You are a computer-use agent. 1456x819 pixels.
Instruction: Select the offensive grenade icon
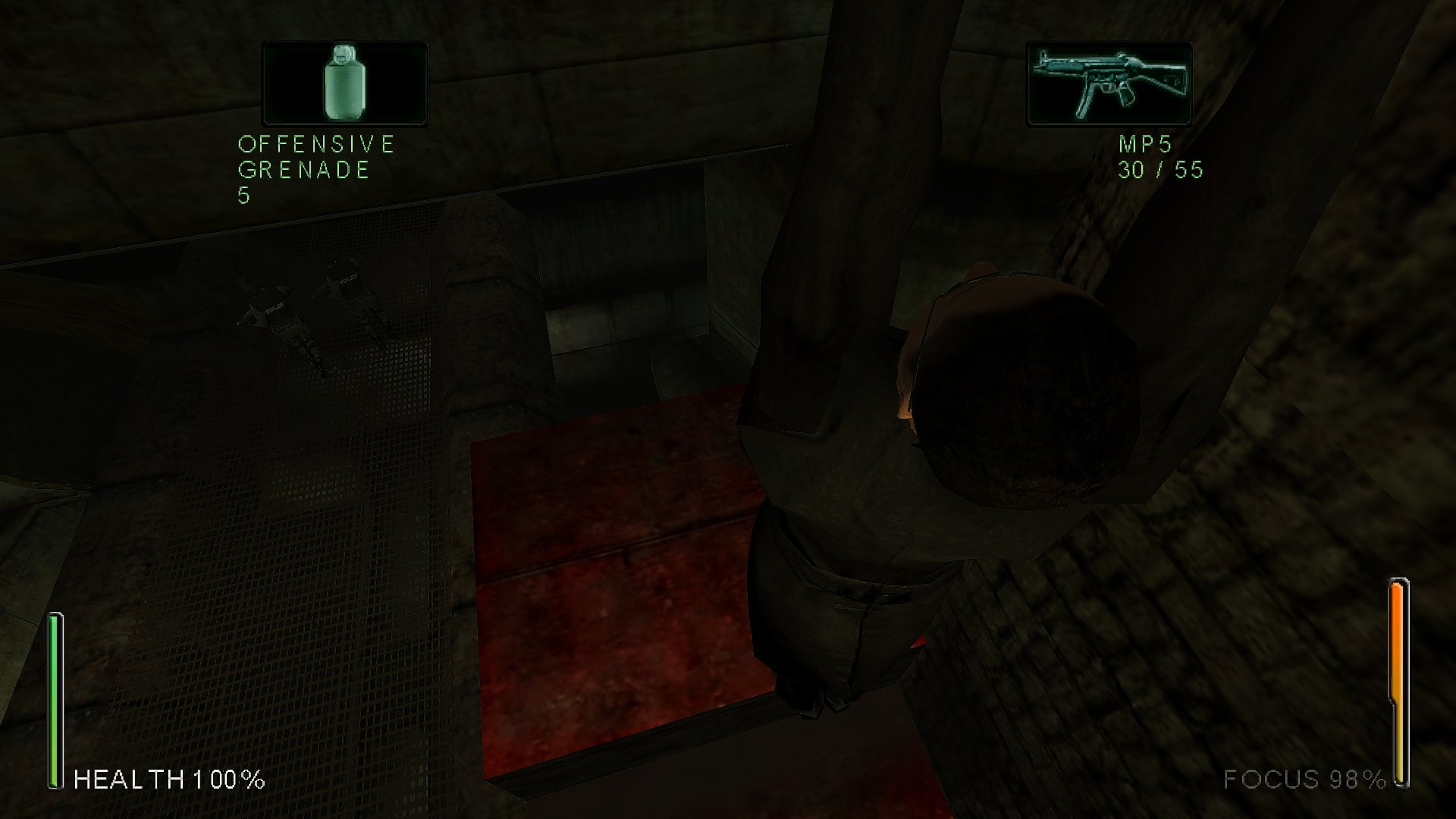coord(345,83)
